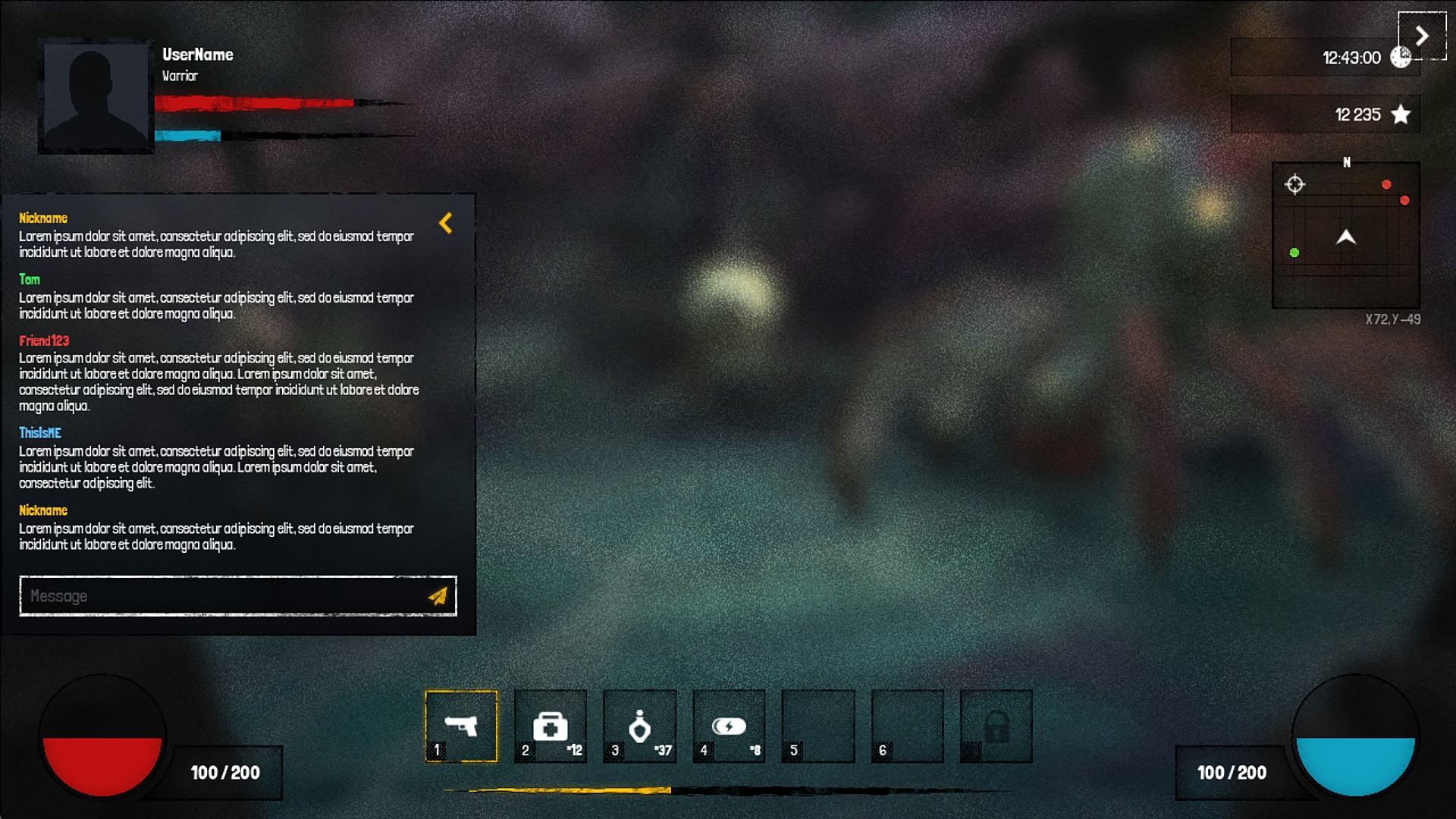Use the medkit from hotbar slot 2
This screenshot has width=1456, height=819.
click(550, 726)
